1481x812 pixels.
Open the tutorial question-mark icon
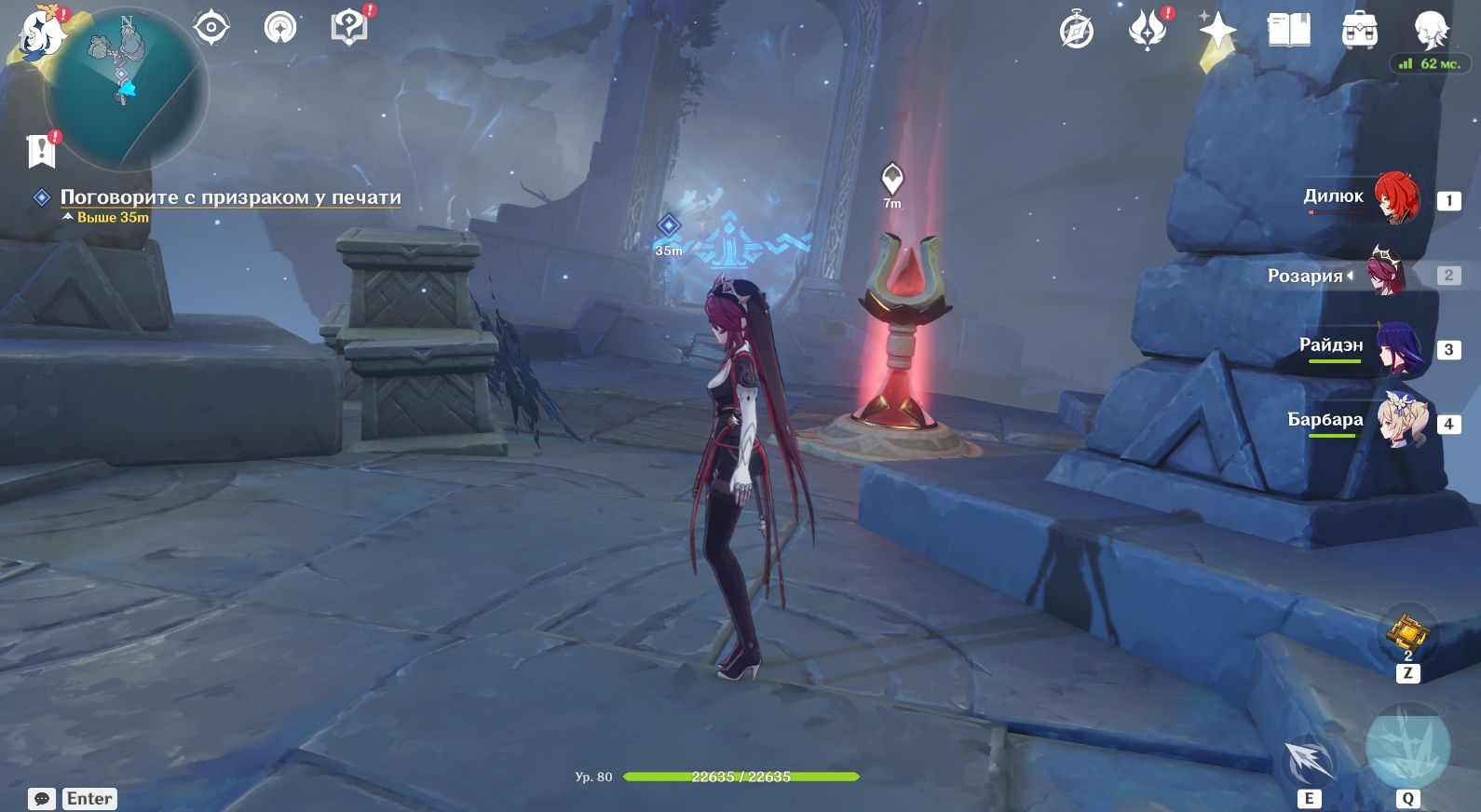click(349, 27)
